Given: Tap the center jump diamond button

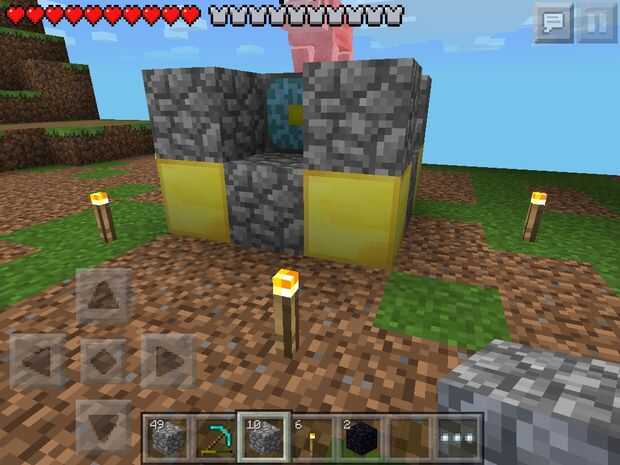Looking at the screenshot, I should tap(103, 360).
